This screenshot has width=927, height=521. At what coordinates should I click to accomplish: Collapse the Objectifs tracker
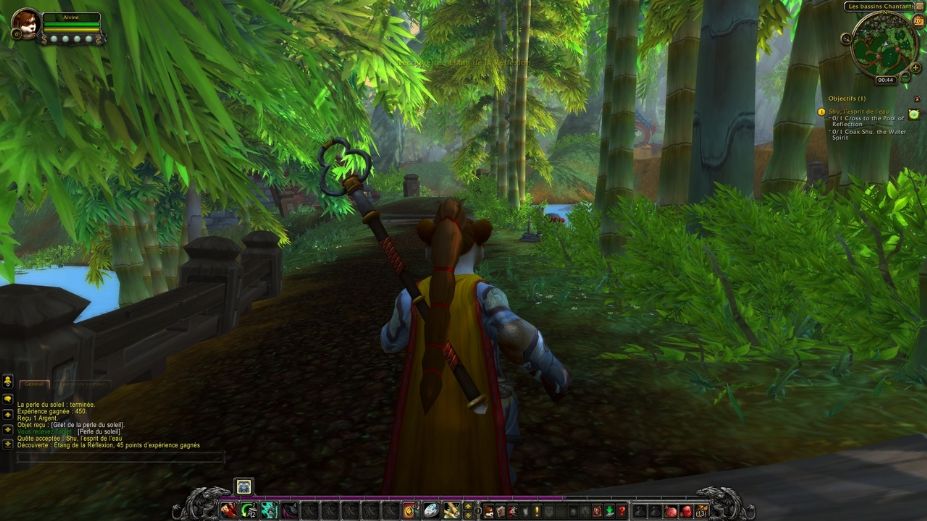[x=916, y=99]
